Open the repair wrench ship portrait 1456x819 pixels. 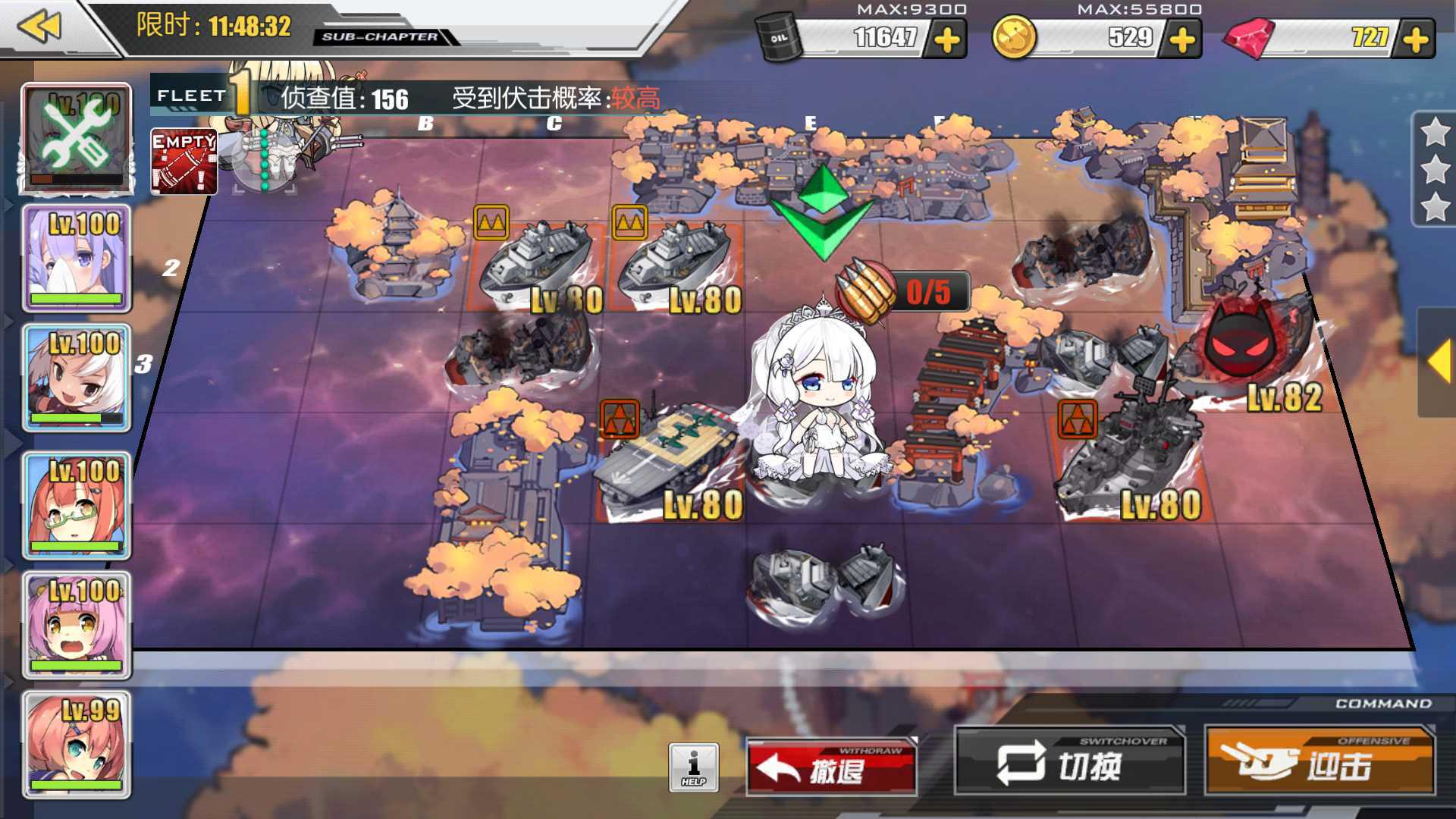pos(76,138)
